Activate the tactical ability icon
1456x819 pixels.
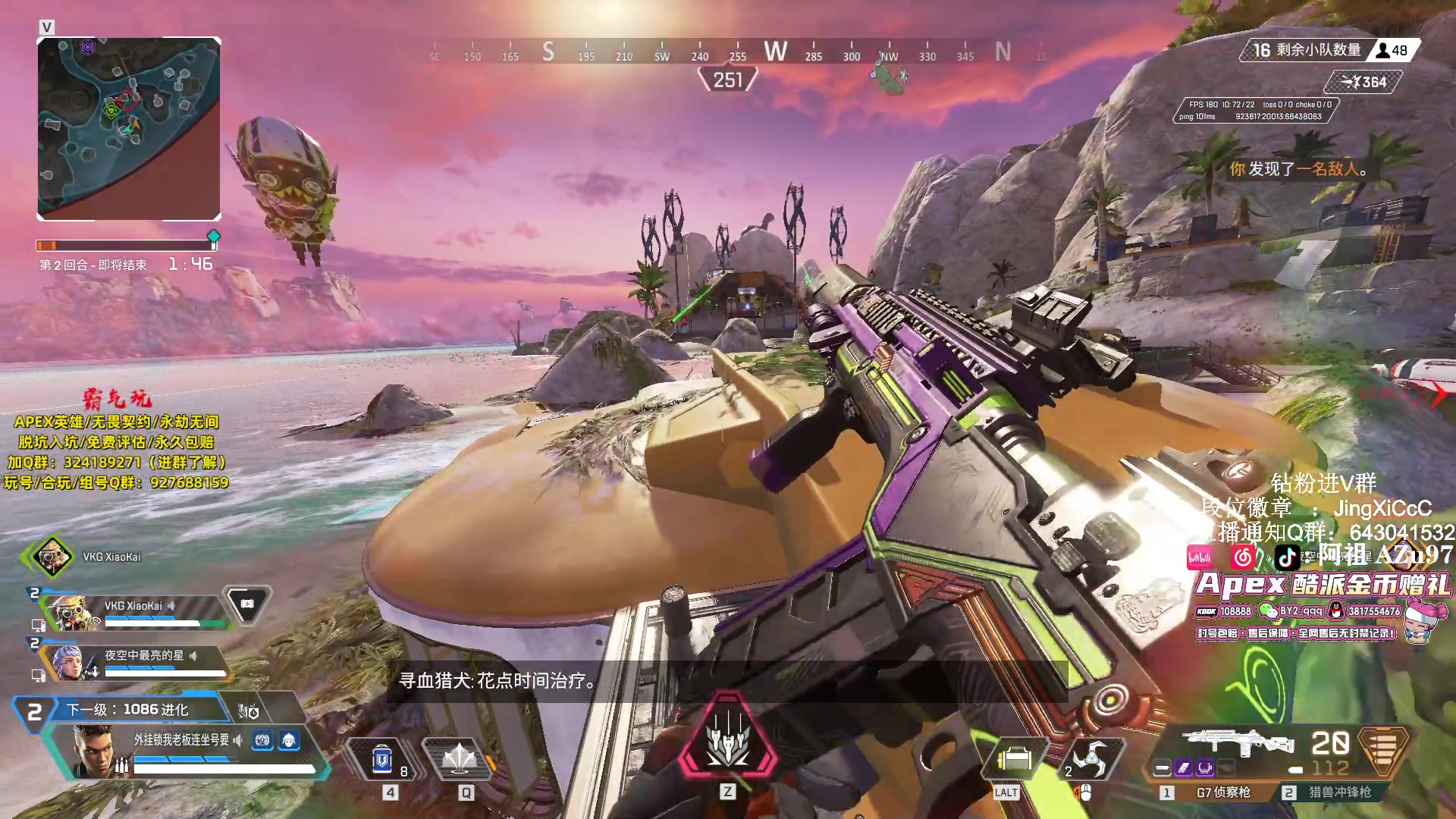pos(460,758)
